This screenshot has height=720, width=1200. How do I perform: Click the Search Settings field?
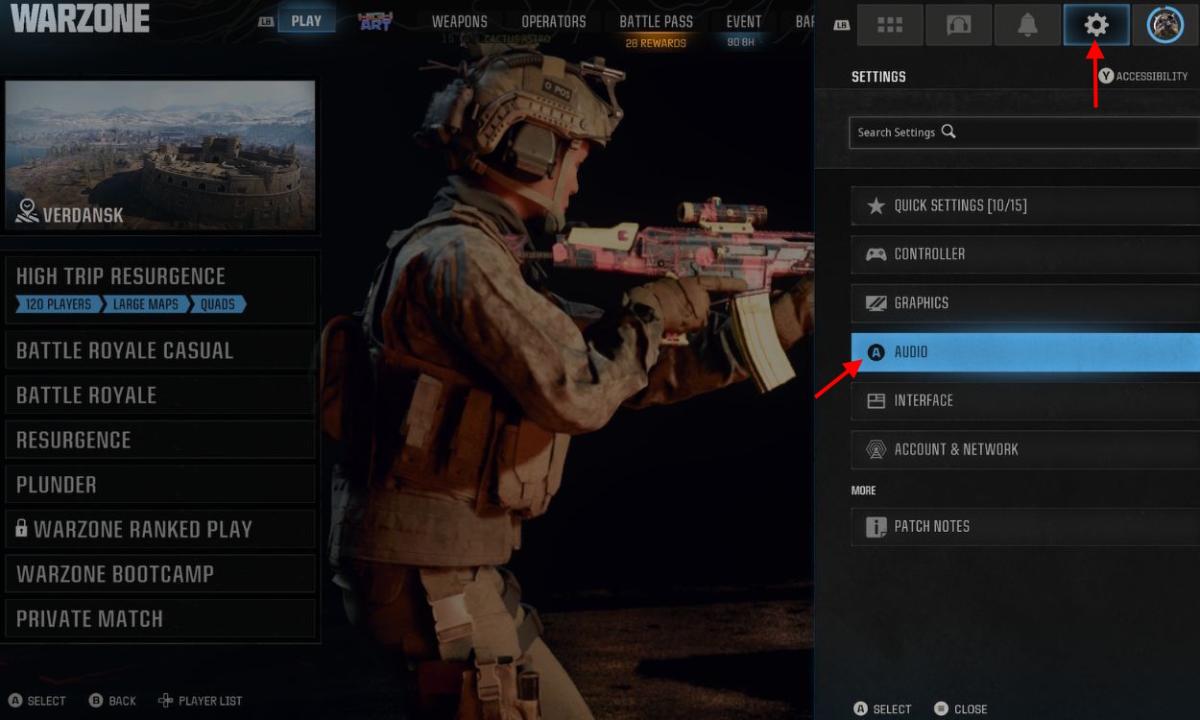pos(1020,132)
